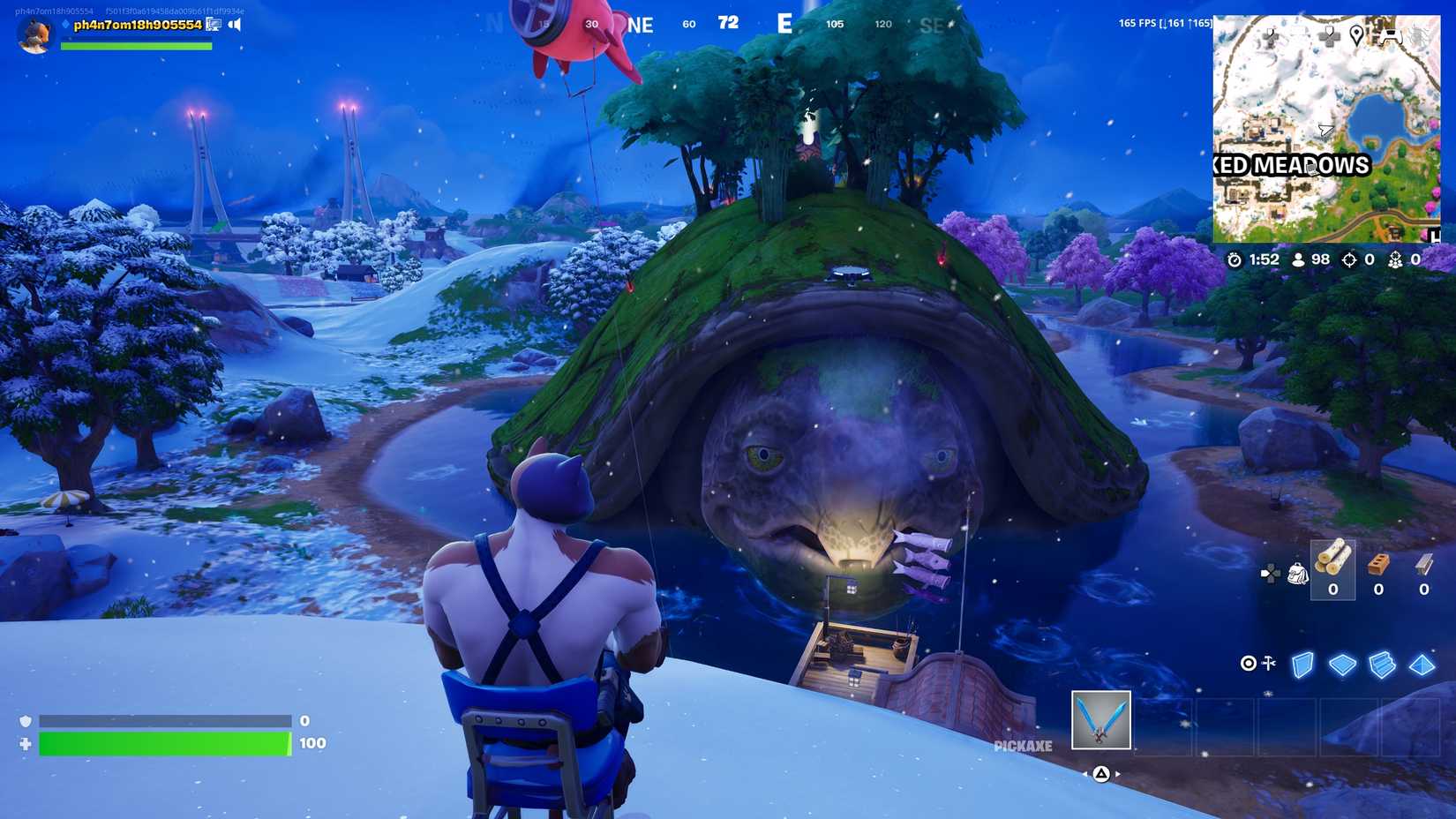Click the controller icon above the minimap
1456x819 pixels.
[1391, 36]
